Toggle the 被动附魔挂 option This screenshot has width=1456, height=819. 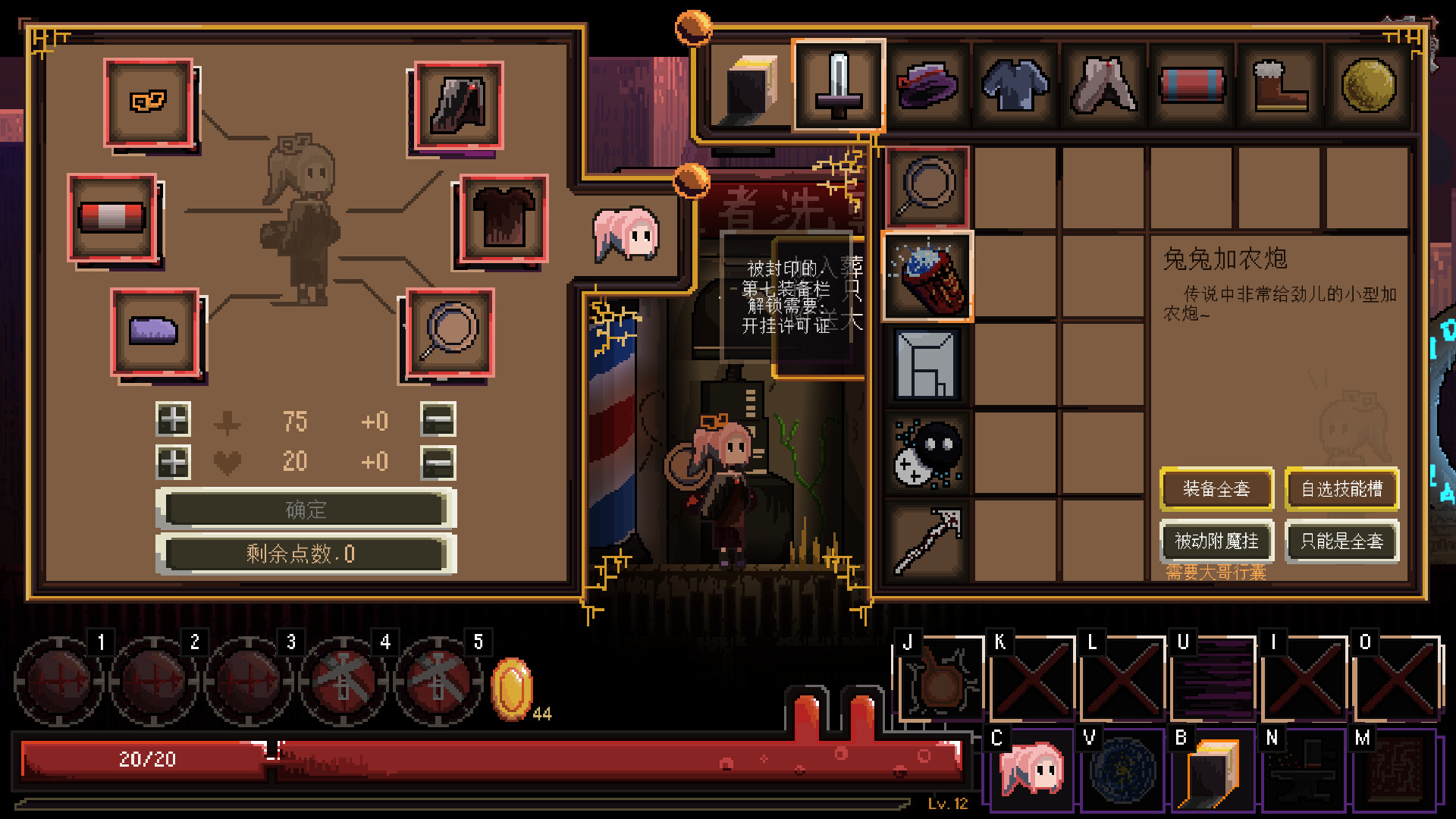(1216, 541)
